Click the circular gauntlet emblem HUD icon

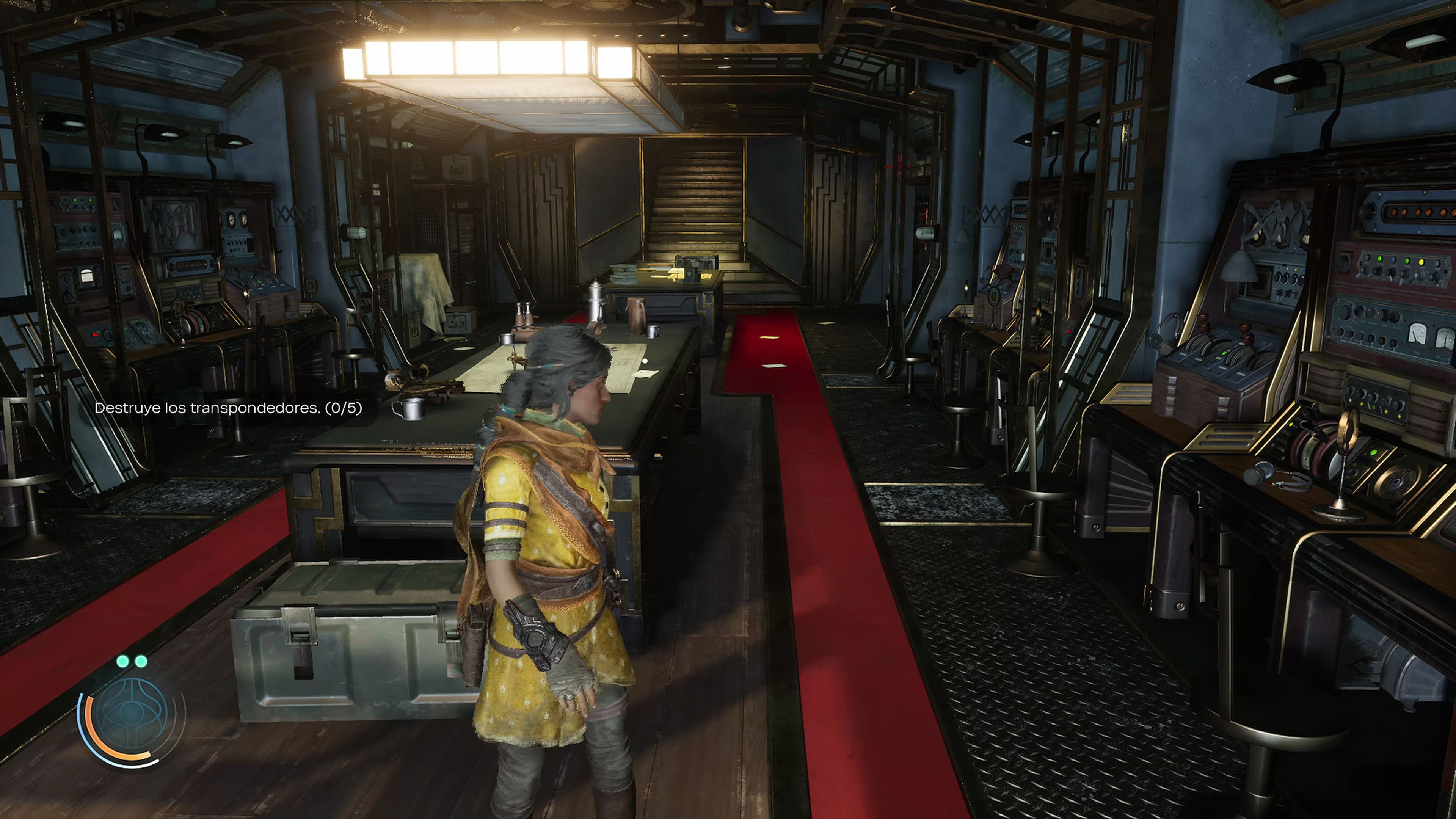(131, 713)
